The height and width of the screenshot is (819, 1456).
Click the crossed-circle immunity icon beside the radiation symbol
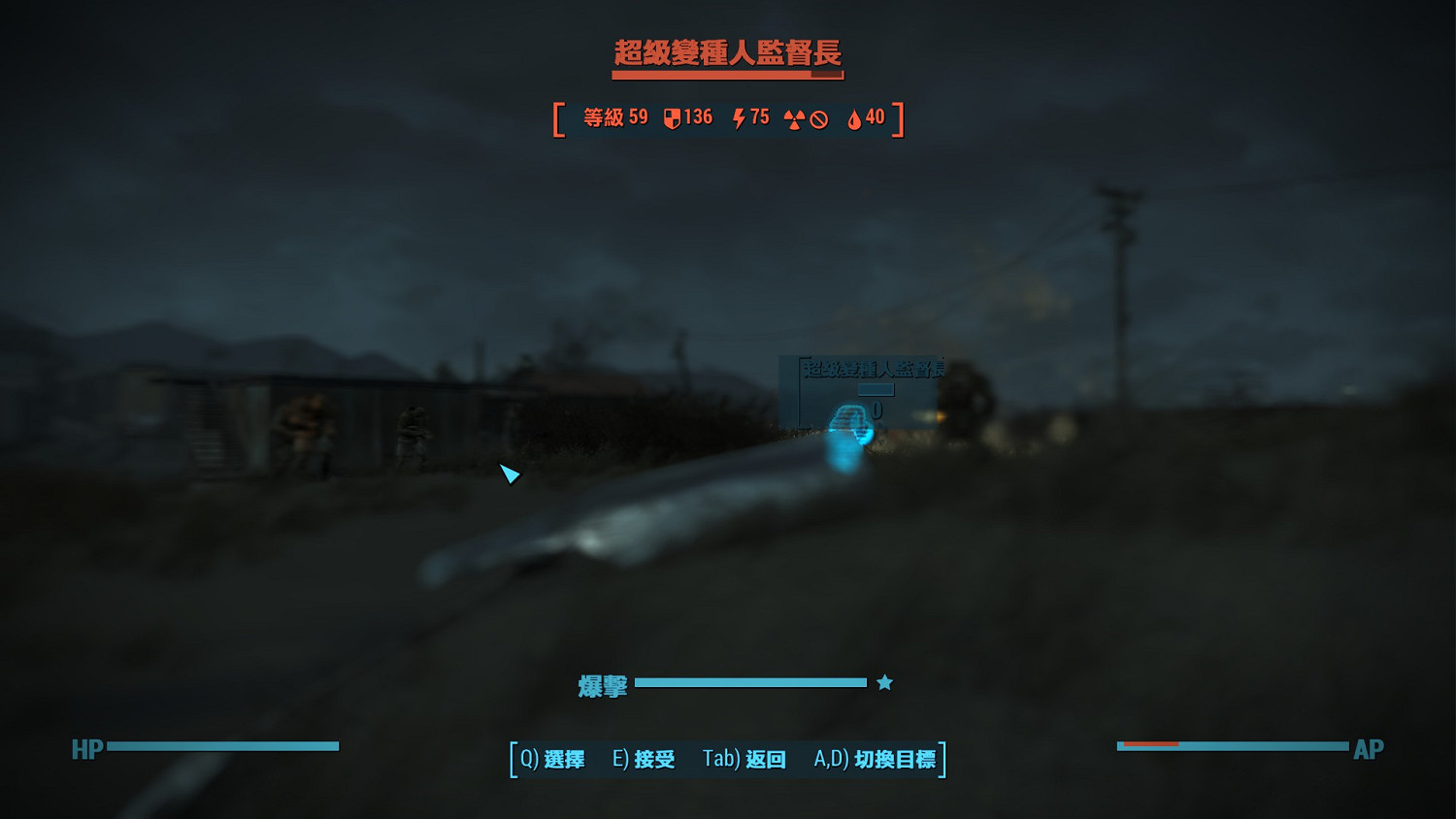(x=818, y=117)
